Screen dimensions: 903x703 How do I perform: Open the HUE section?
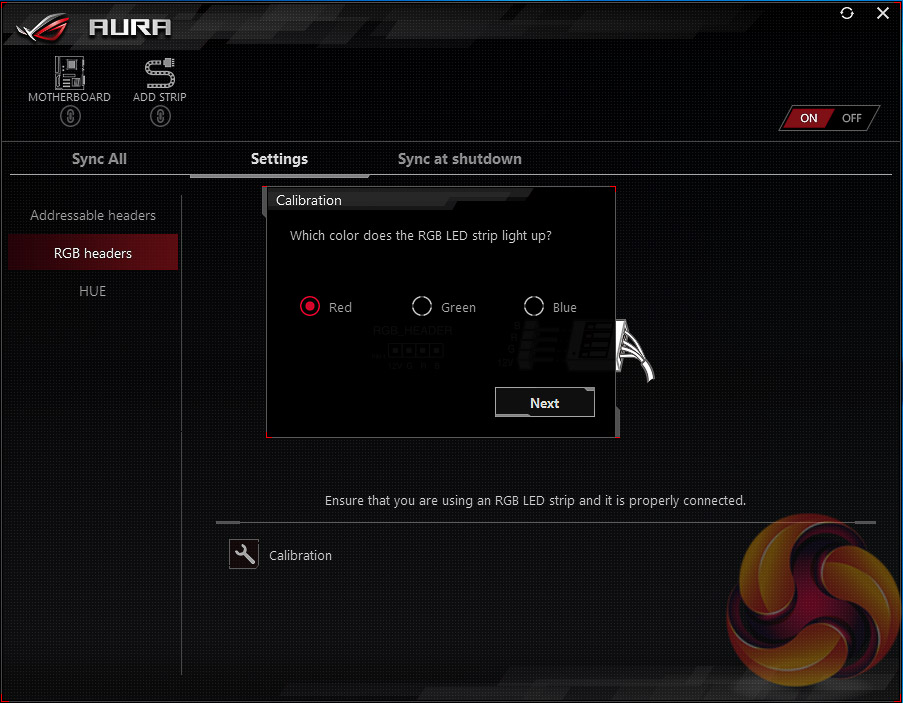93,291
